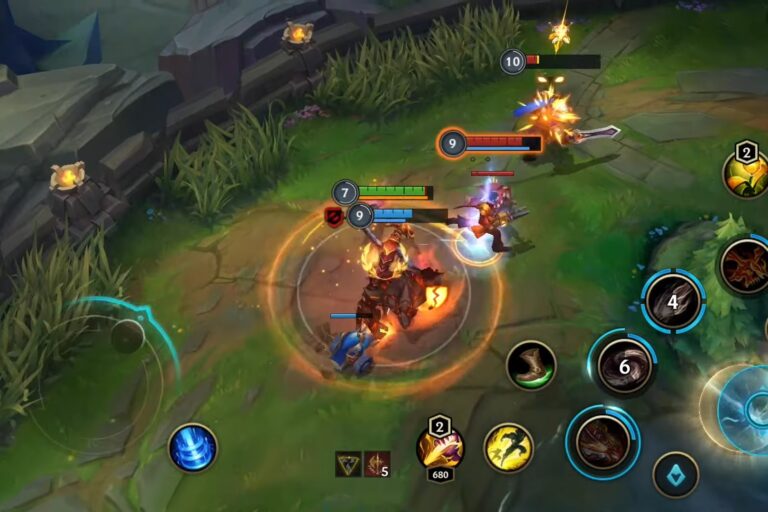Image resolution: width=768 pixels, height=512 pixels.
Task: Use the green boots enchant item
Action: [x=531, y=365]
